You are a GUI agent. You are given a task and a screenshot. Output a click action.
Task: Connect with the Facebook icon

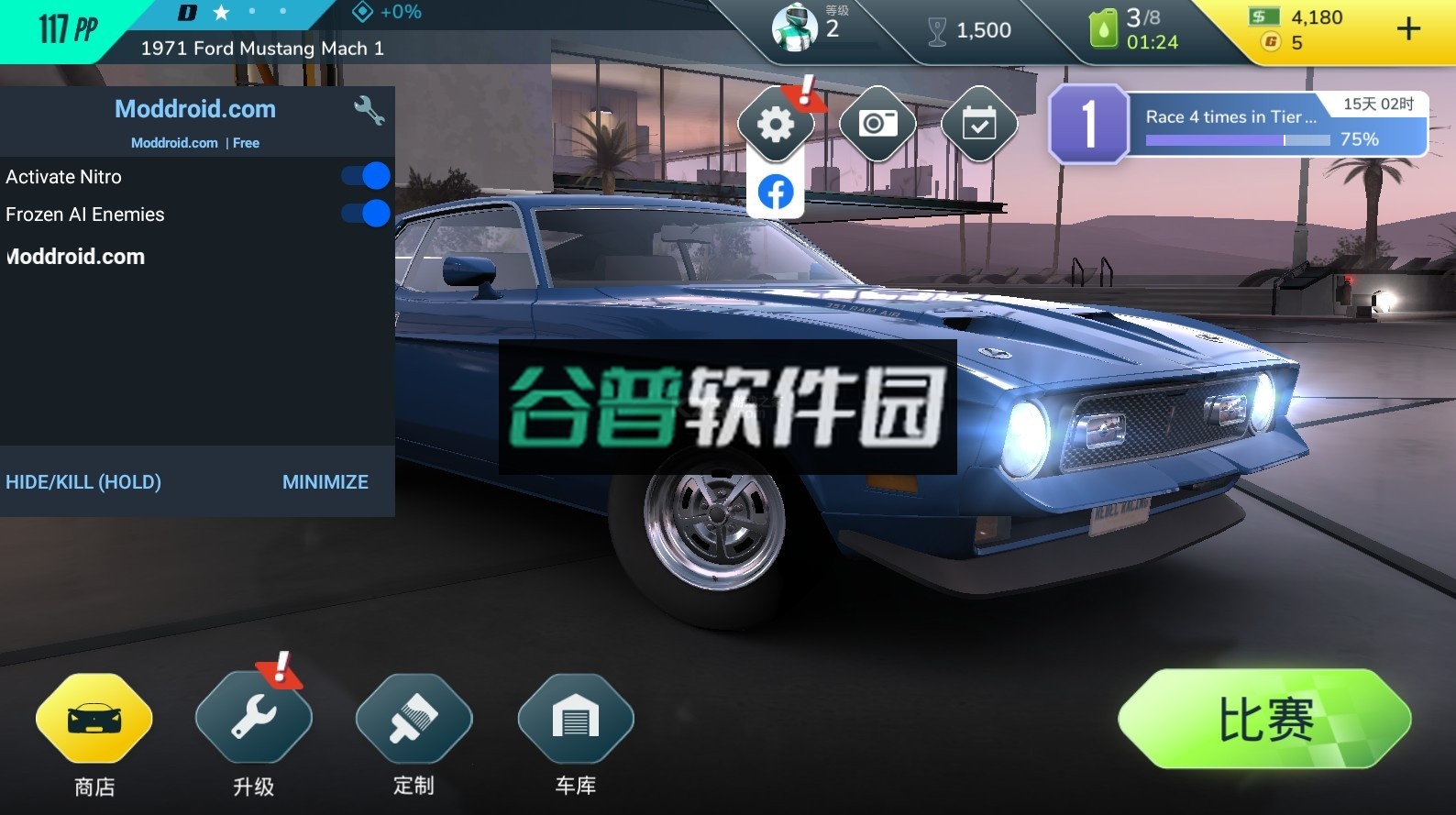[776, 193]
